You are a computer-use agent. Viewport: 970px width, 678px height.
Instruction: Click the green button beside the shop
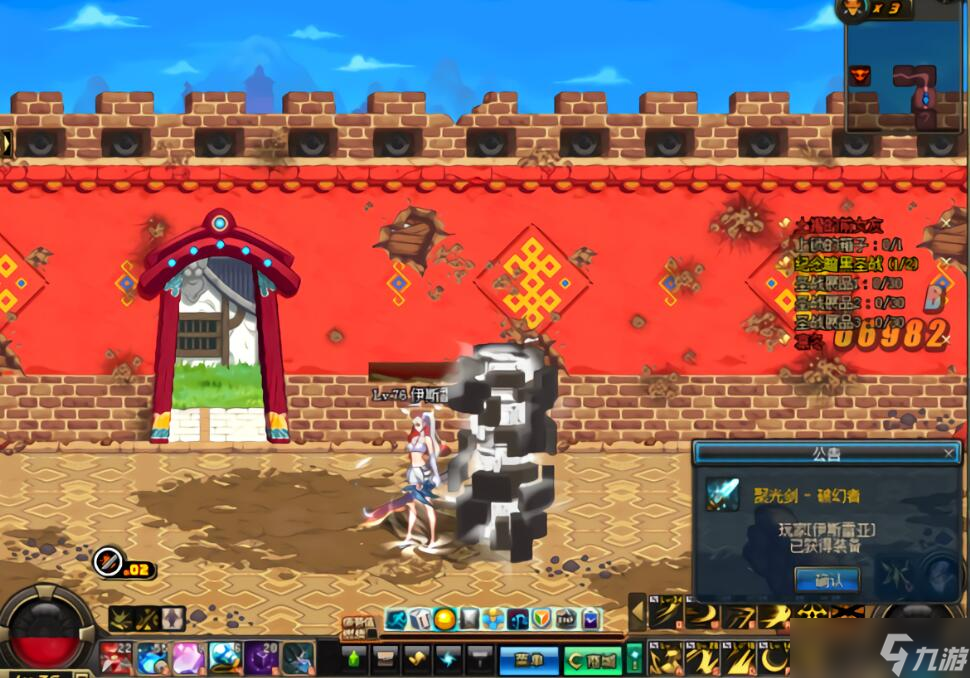(x=591, y=659)
